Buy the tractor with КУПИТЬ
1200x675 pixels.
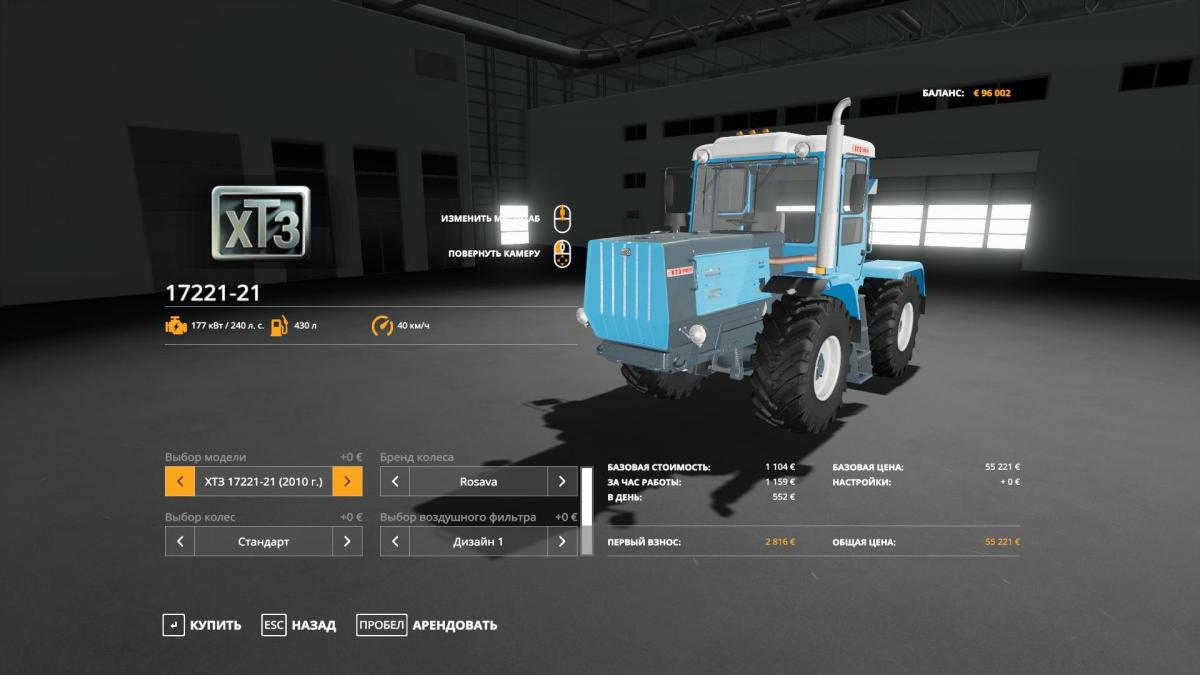click(x=203, y=625)
